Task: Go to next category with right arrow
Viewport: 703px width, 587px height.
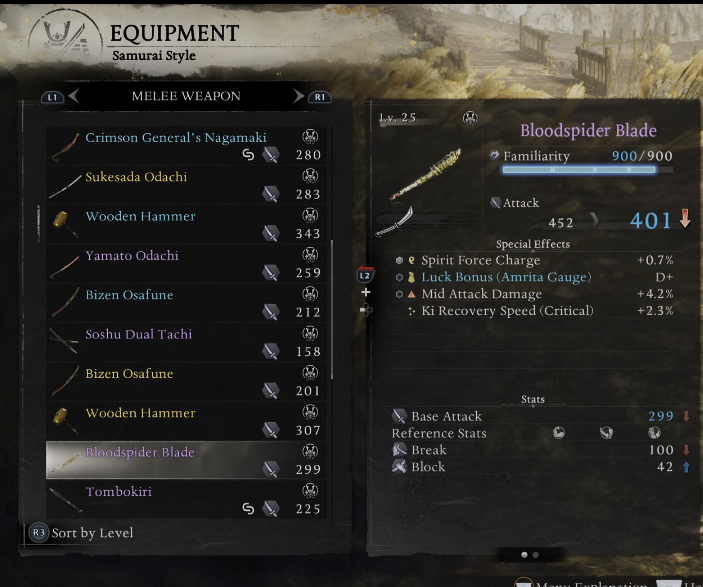Action: pos(298,97)
